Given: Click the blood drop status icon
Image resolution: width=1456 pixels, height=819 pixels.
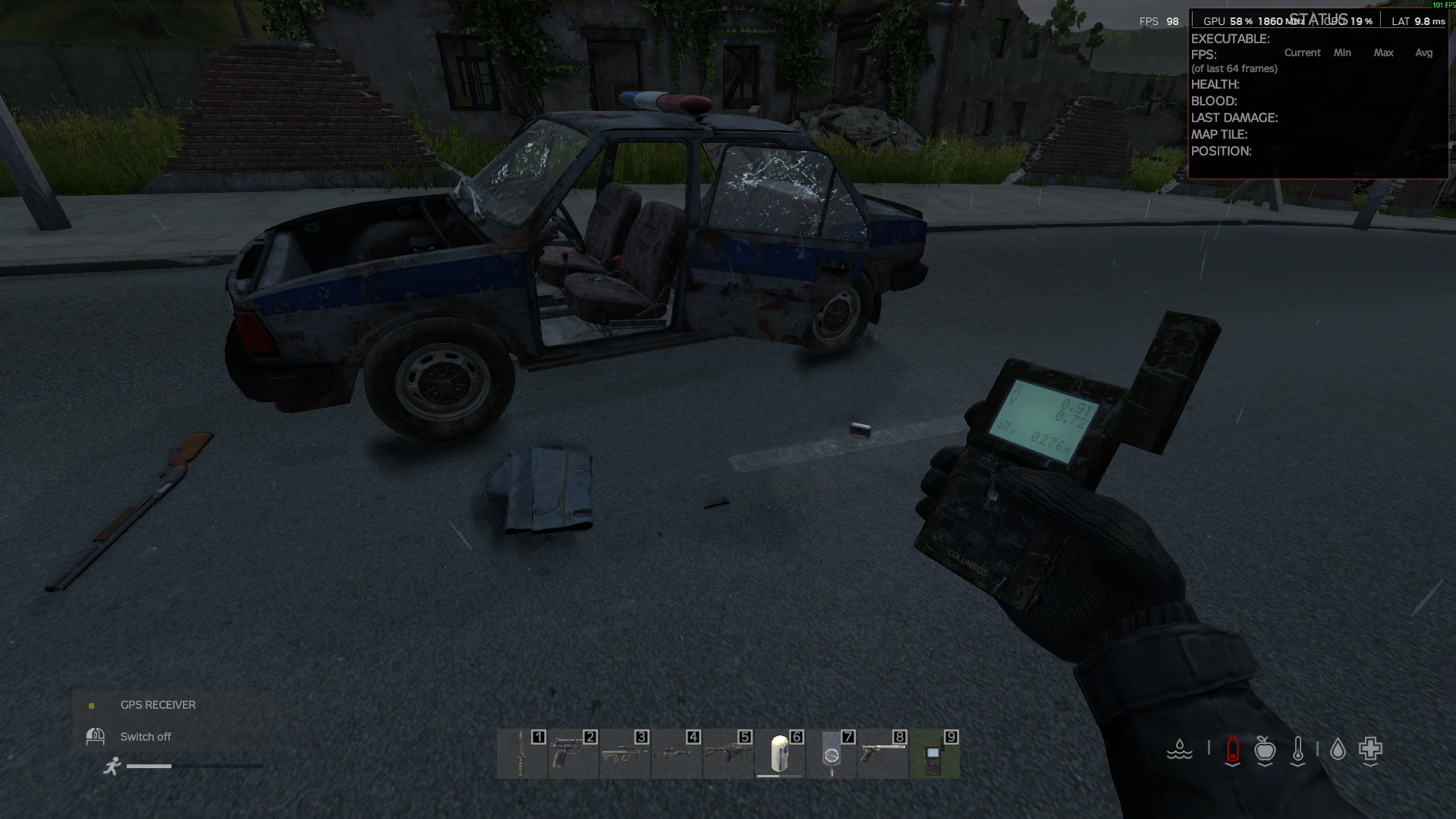Looking at the screenshot, I should [x=1338, y=750].
